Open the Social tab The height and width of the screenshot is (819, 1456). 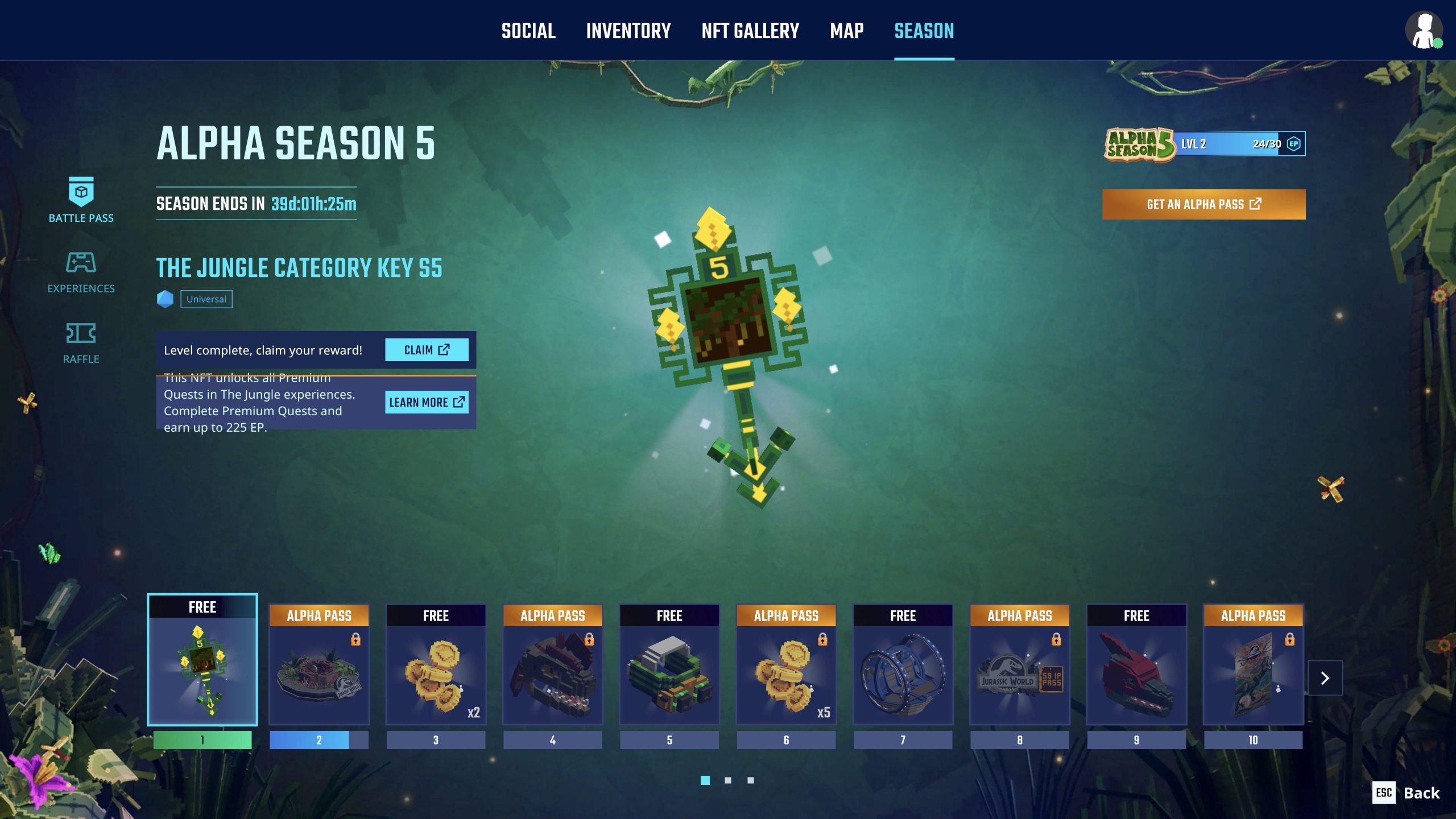pos(528,31)
